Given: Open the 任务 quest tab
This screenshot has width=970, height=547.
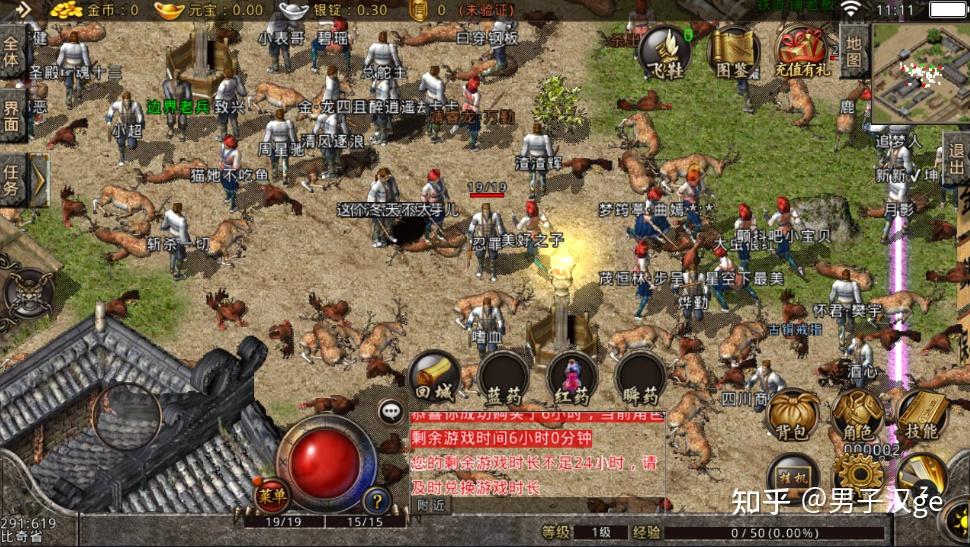Looking at the screenshot, I should (12, 178).
